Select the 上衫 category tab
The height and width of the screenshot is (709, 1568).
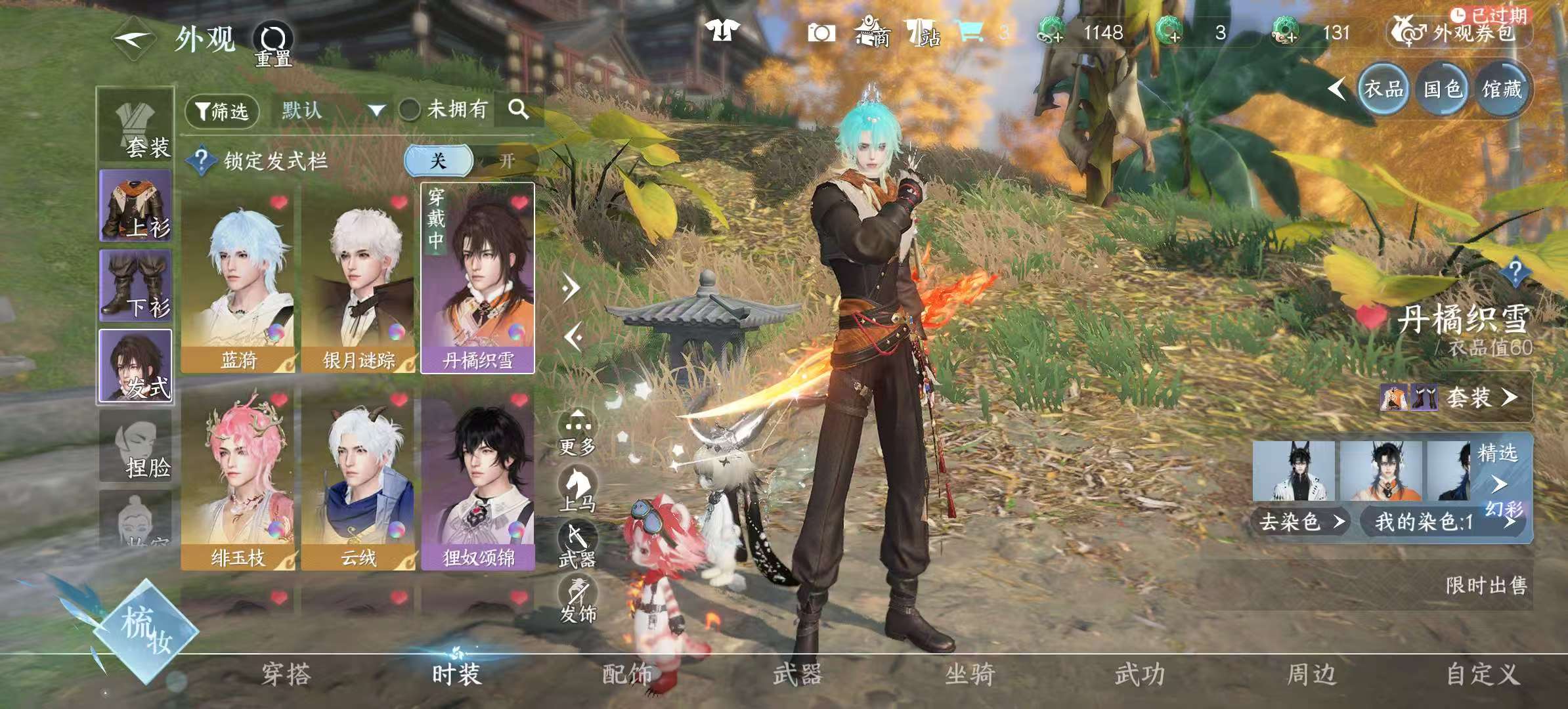tap(136, 205)
